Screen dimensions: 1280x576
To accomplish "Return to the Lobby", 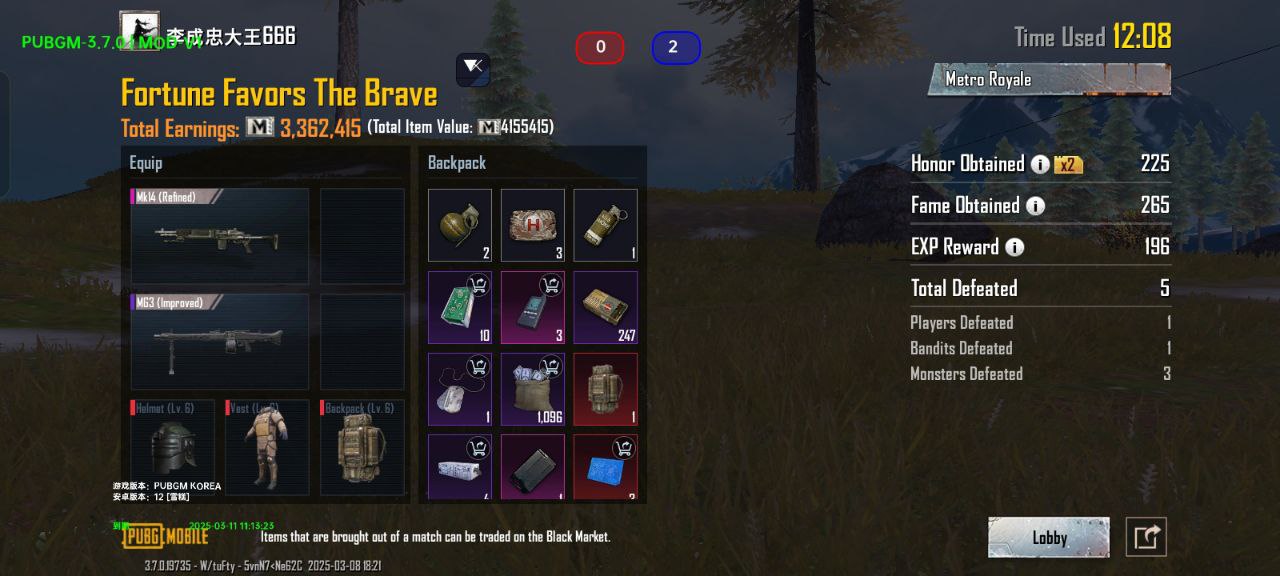I will tap(1048, 537).
